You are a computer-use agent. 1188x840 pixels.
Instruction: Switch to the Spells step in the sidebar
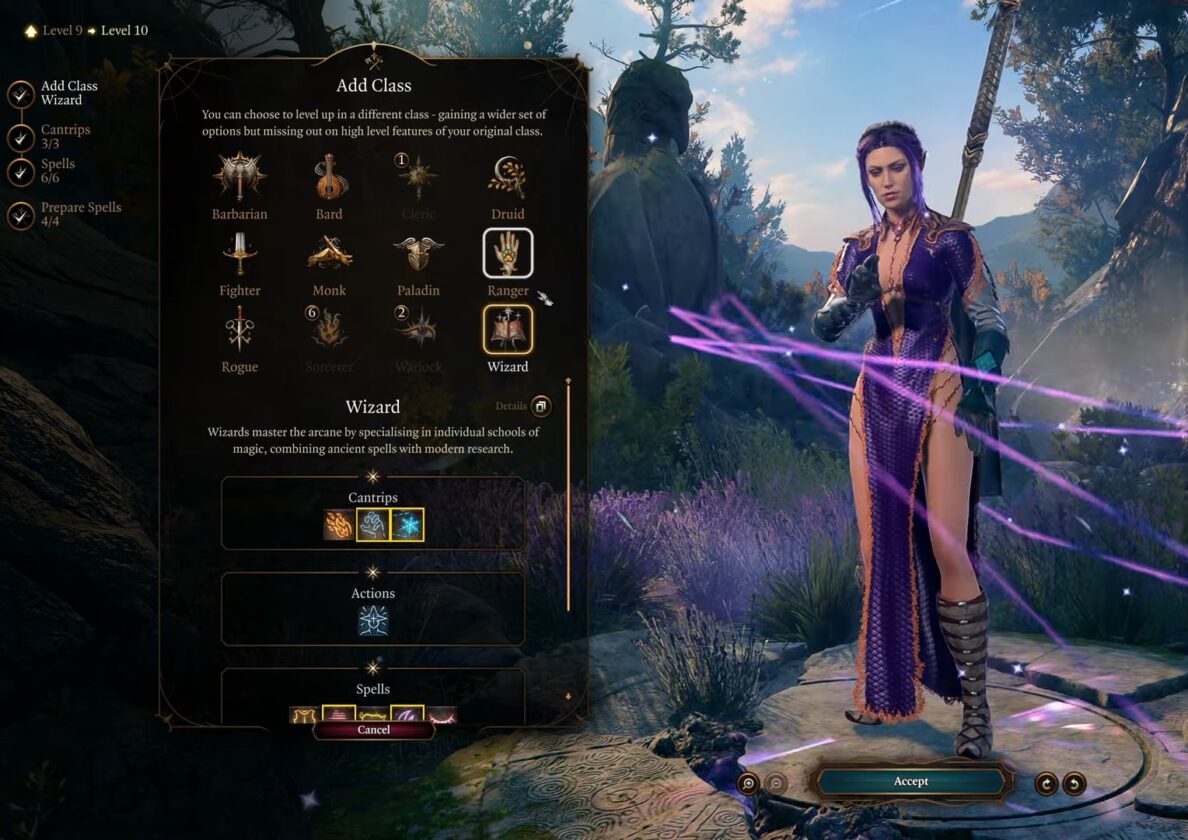[x=21, y=171]
